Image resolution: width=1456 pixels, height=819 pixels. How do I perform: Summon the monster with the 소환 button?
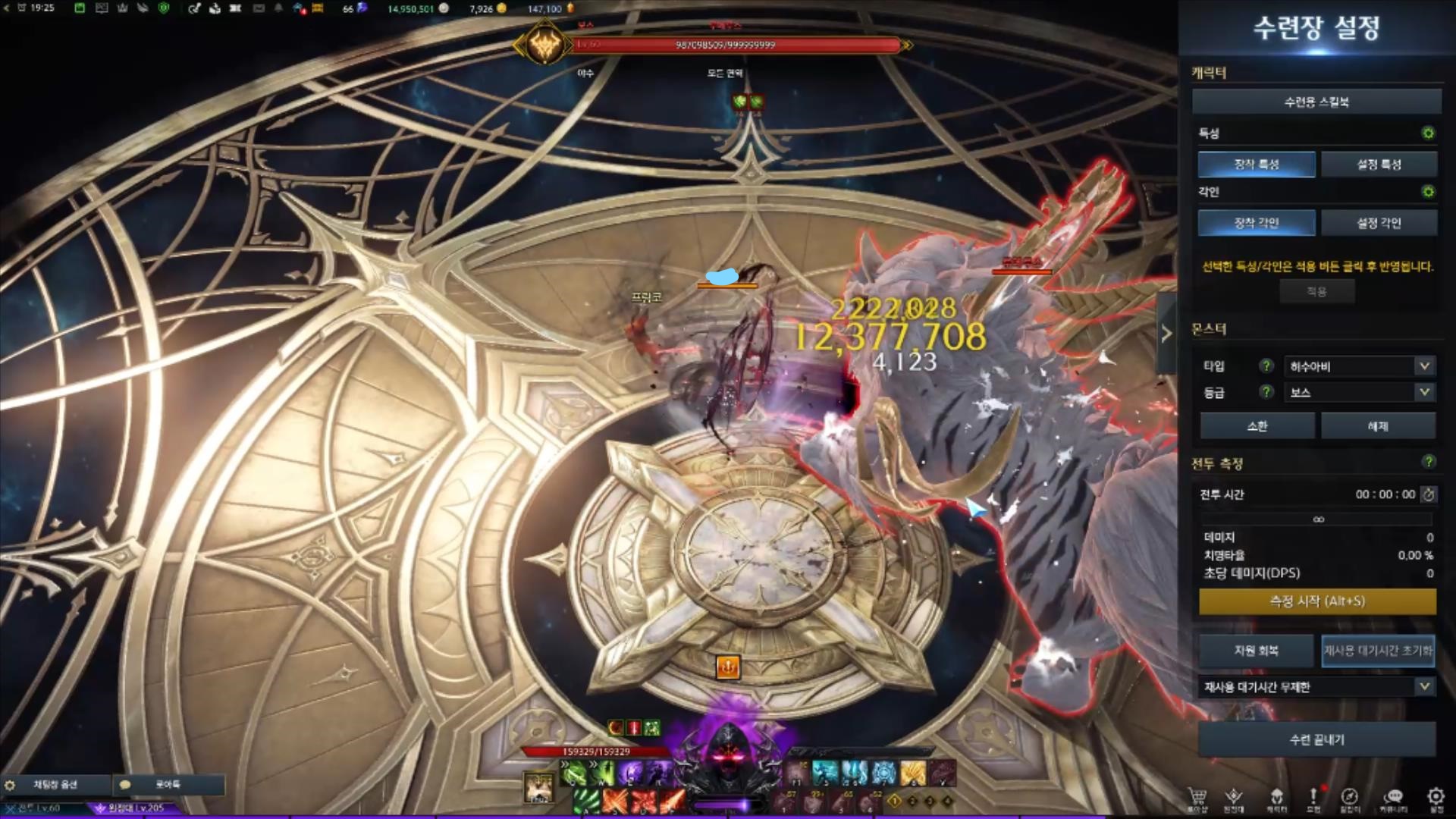pos(1257,426)
